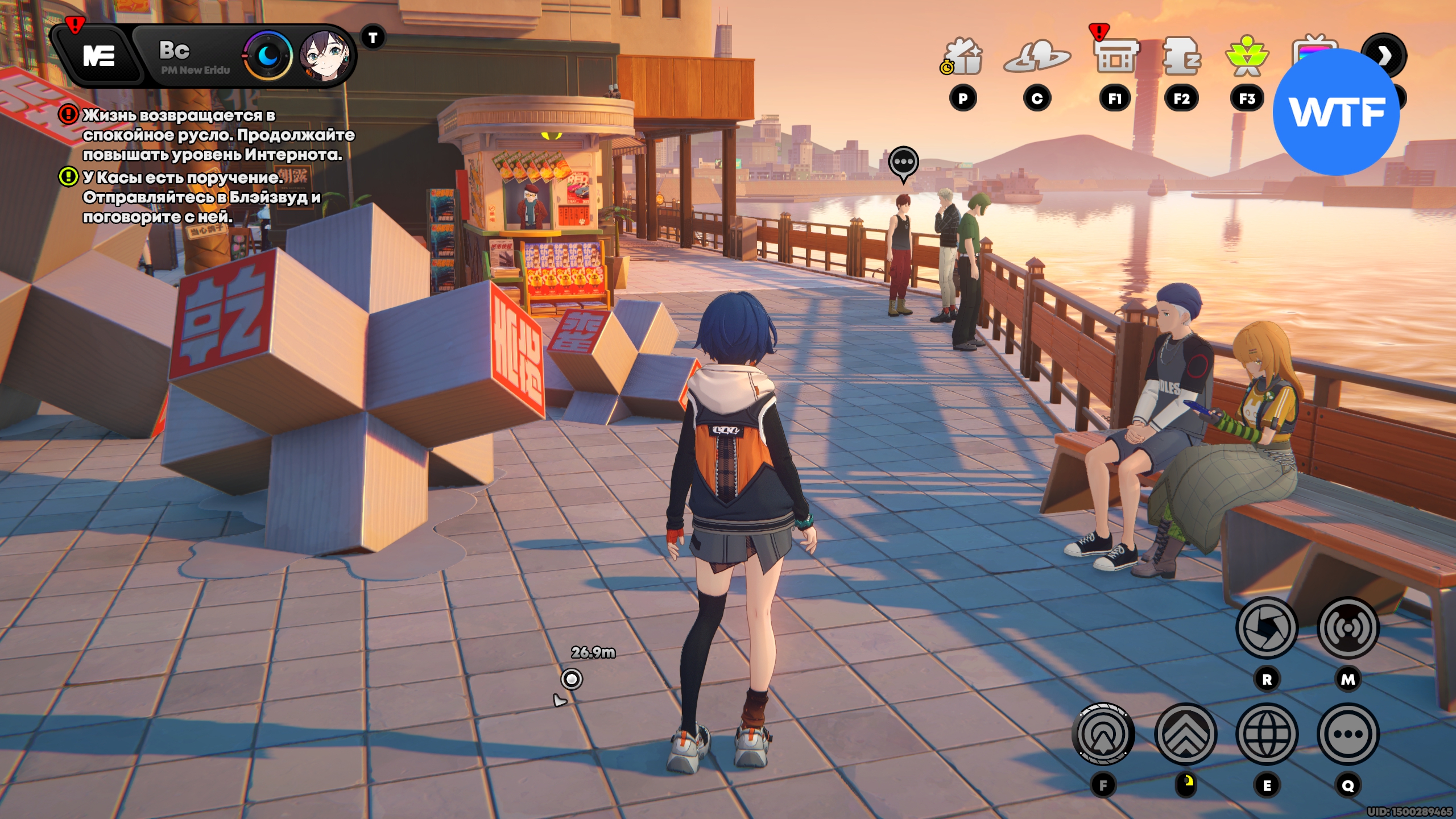Screen dimensions: 1456x819
Task: Open the document with Z icon
Action: coord(1181,57)
